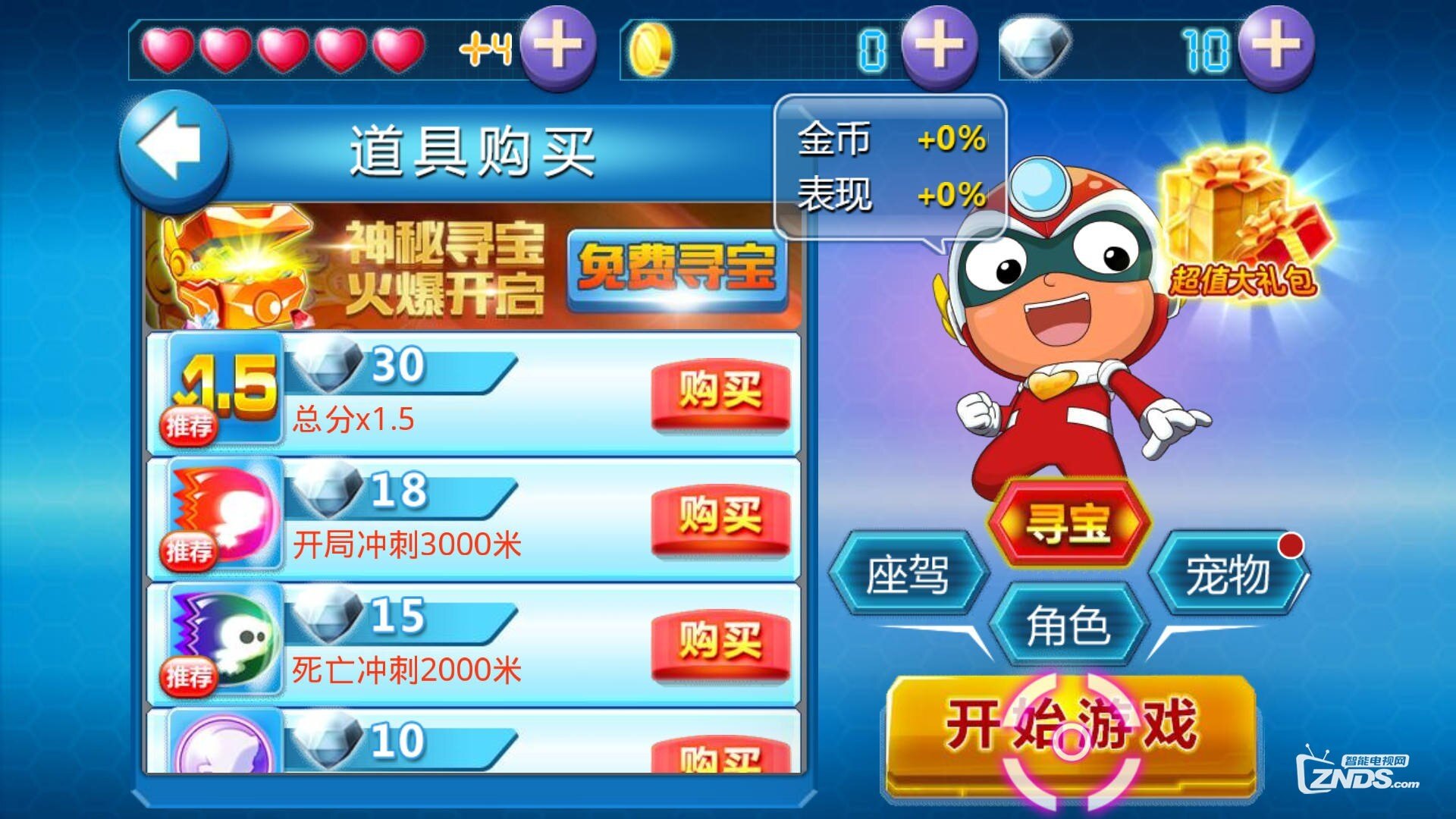Select the x1.5 score multiplier item icon
Viewport: 1456px width, 819px height.
click(x=224, y=387)
